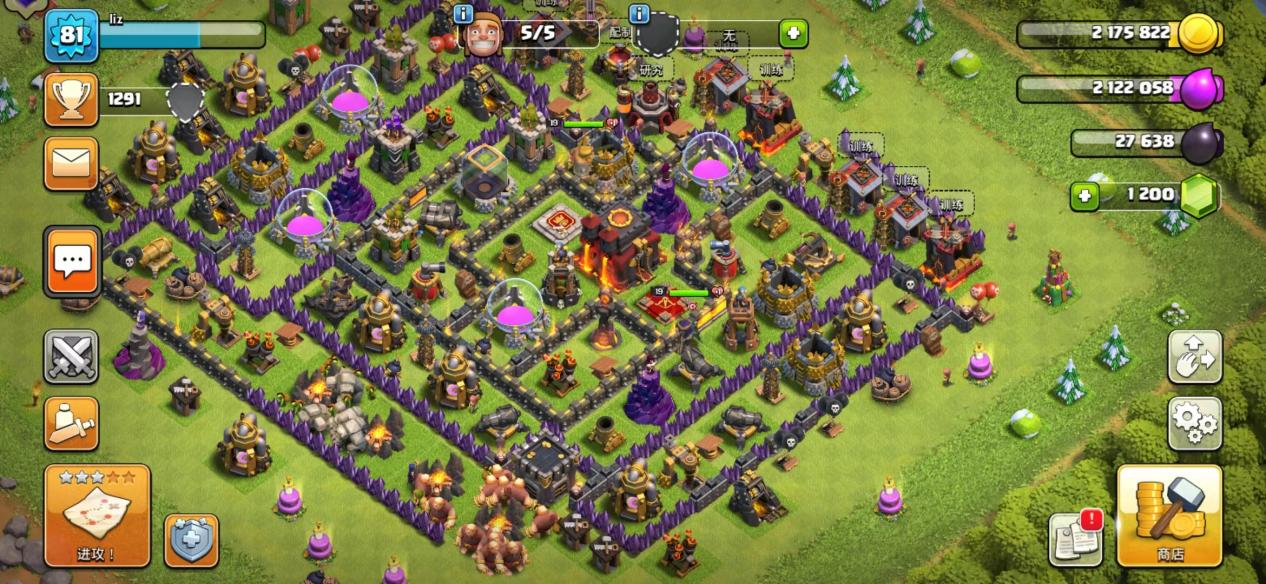Viewport: 1266px width, 584px height.
Task: Show builder info beside 5/5 counter
Action: coord(463,13)
